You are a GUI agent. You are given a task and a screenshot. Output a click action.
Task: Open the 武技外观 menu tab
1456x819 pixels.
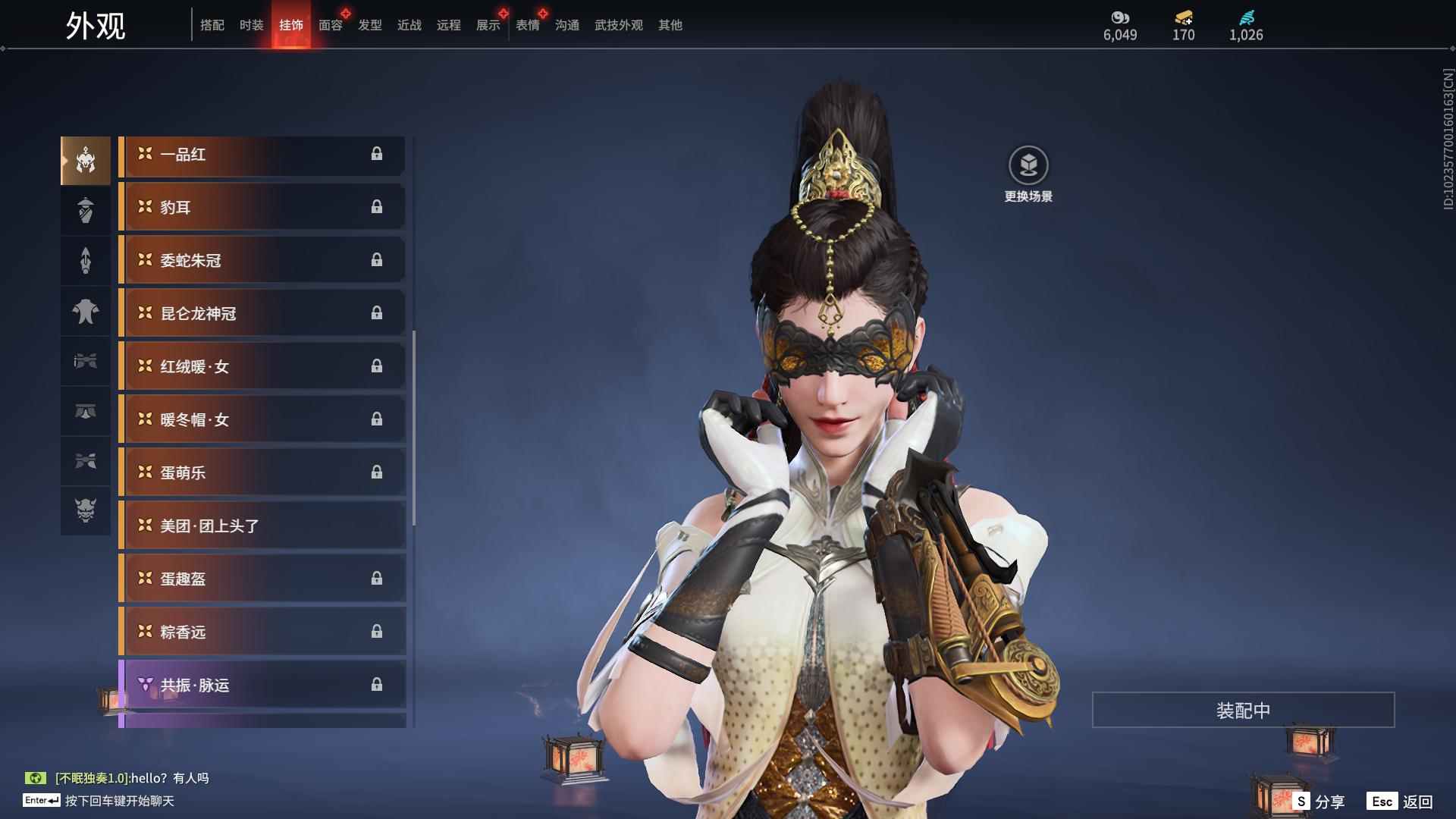tap(617, 25)
